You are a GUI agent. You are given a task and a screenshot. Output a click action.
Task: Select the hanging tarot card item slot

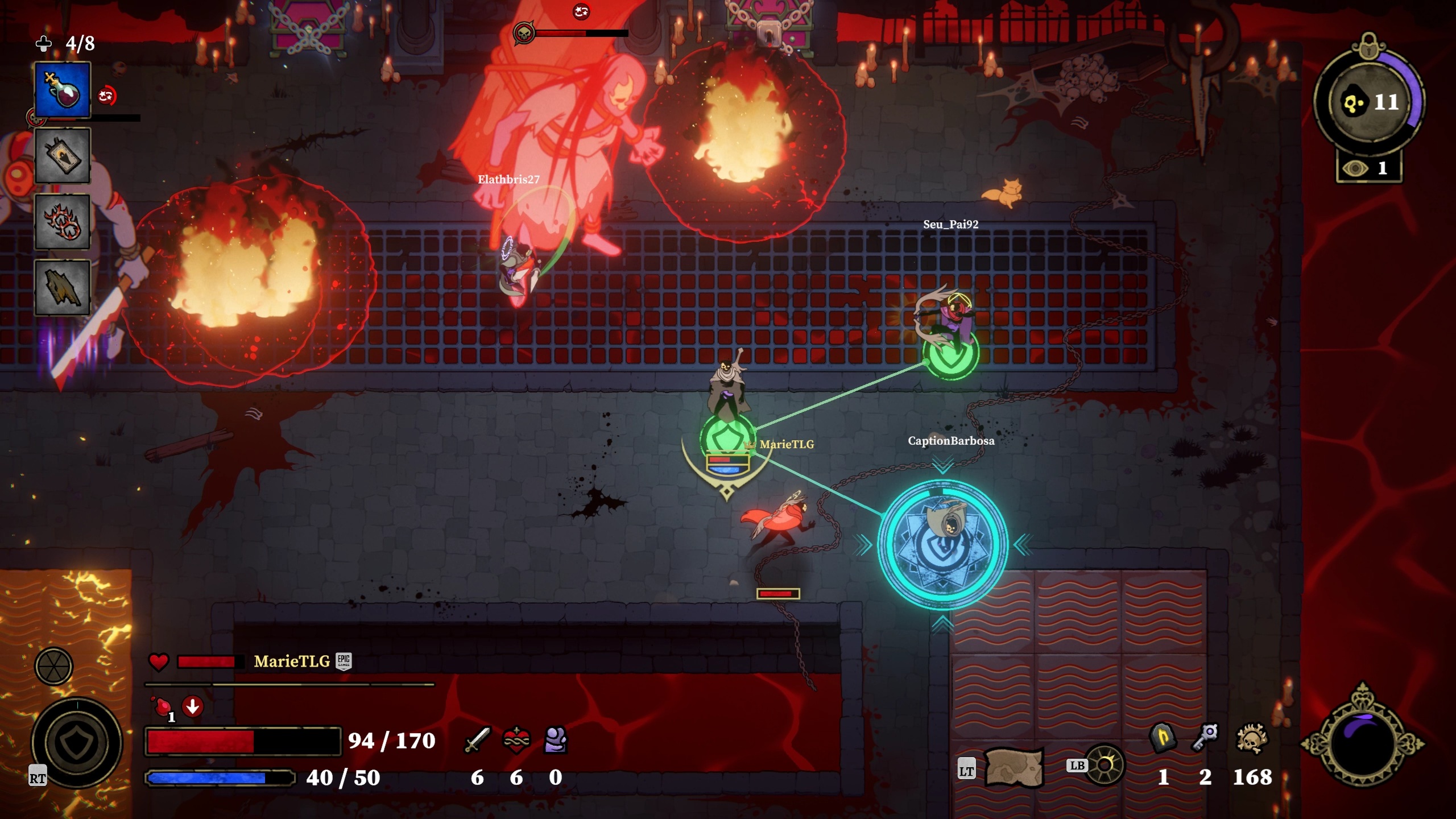point(63,156)
